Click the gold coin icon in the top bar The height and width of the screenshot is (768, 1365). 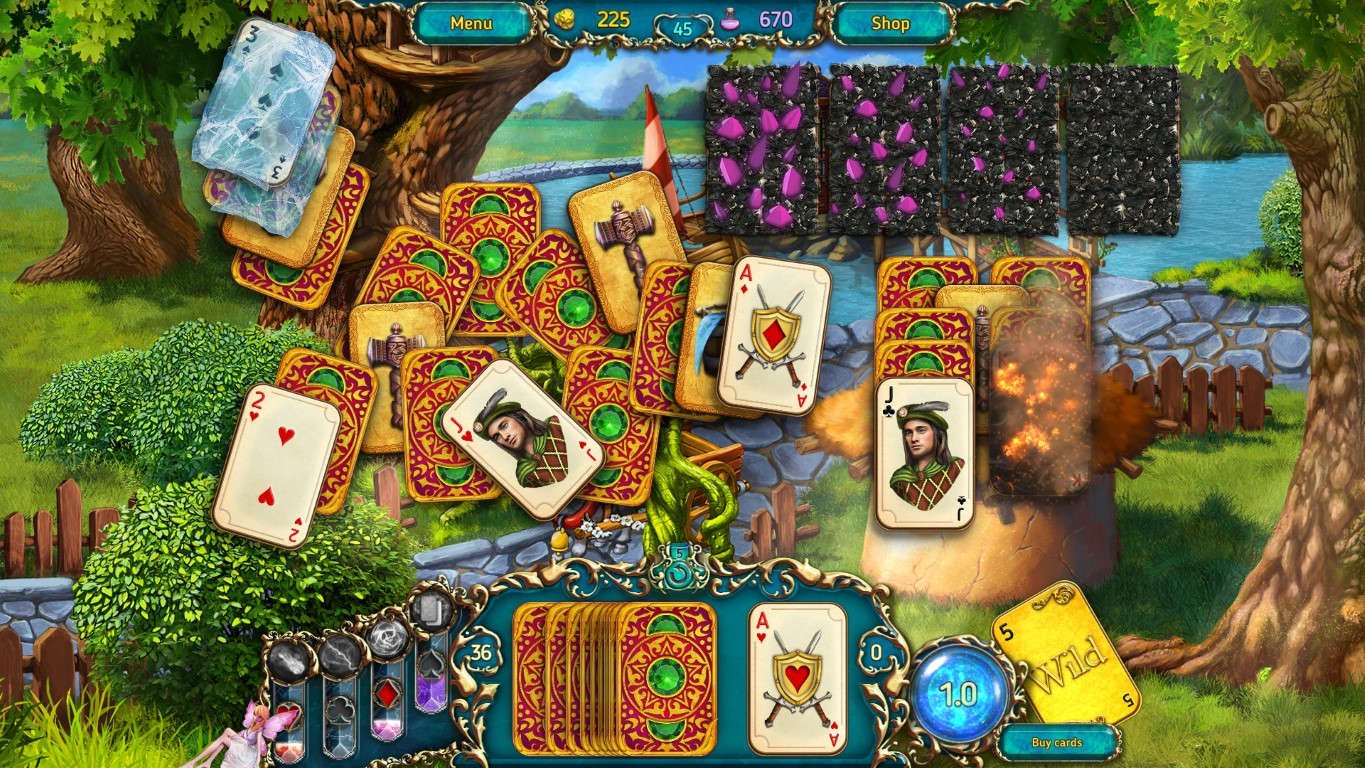click(566, 17)
